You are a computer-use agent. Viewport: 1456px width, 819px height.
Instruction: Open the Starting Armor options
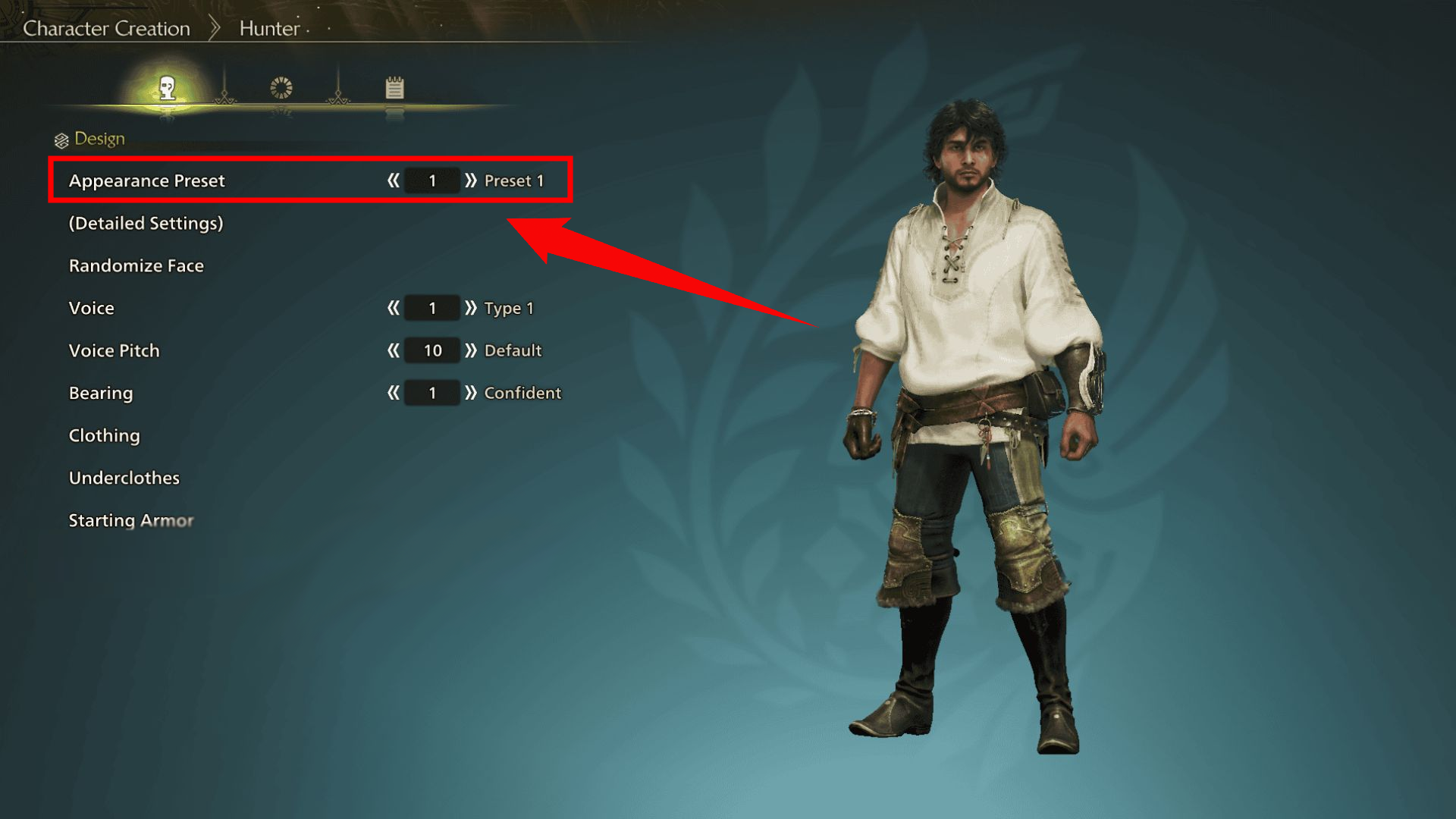click(x=130, y=520)
